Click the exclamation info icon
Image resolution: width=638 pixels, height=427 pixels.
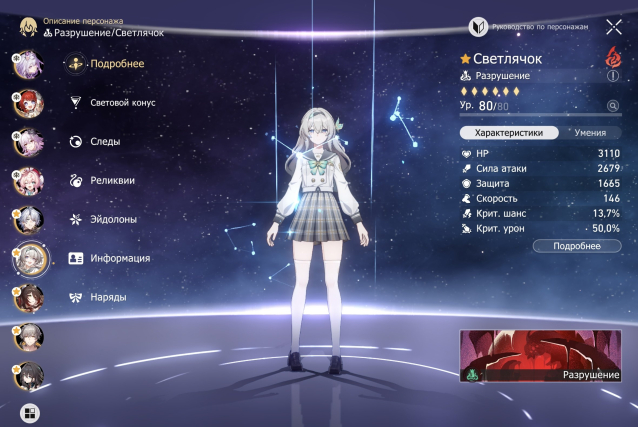(613, 75)
